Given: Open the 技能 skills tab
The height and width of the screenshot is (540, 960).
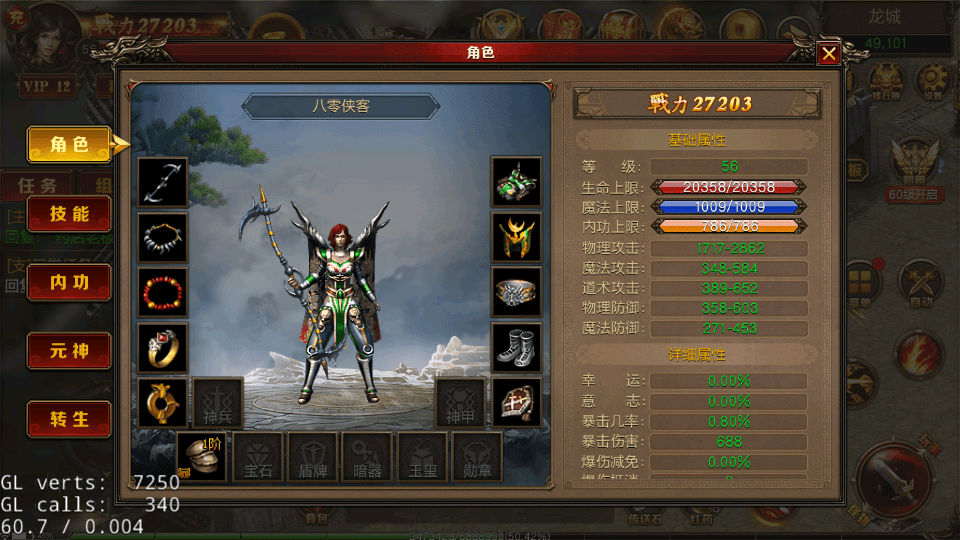Looking at the screenshot, I should click(69, 214).
